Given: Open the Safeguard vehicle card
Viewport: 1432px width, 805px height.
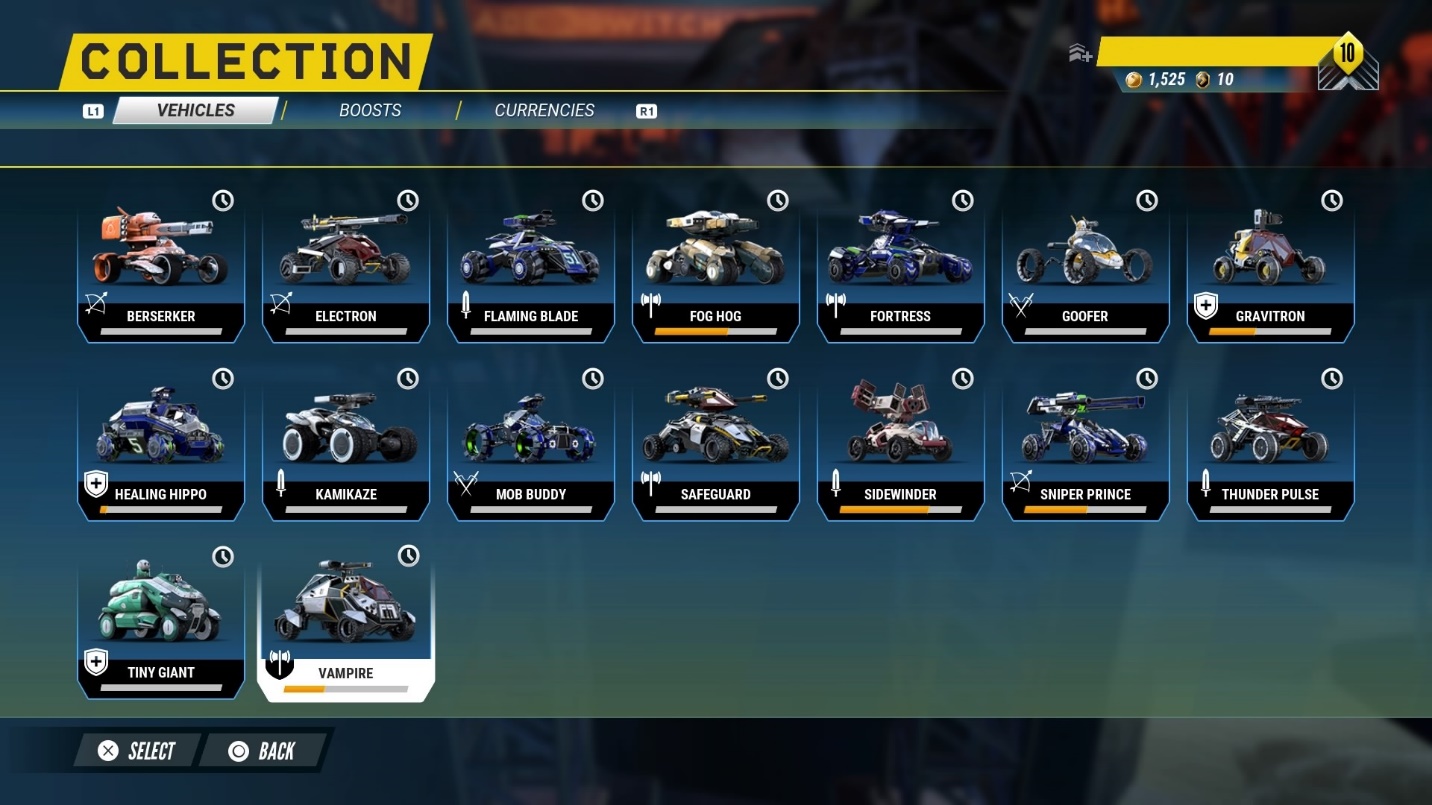Looking at the screenshot, I should click(716, 443).
